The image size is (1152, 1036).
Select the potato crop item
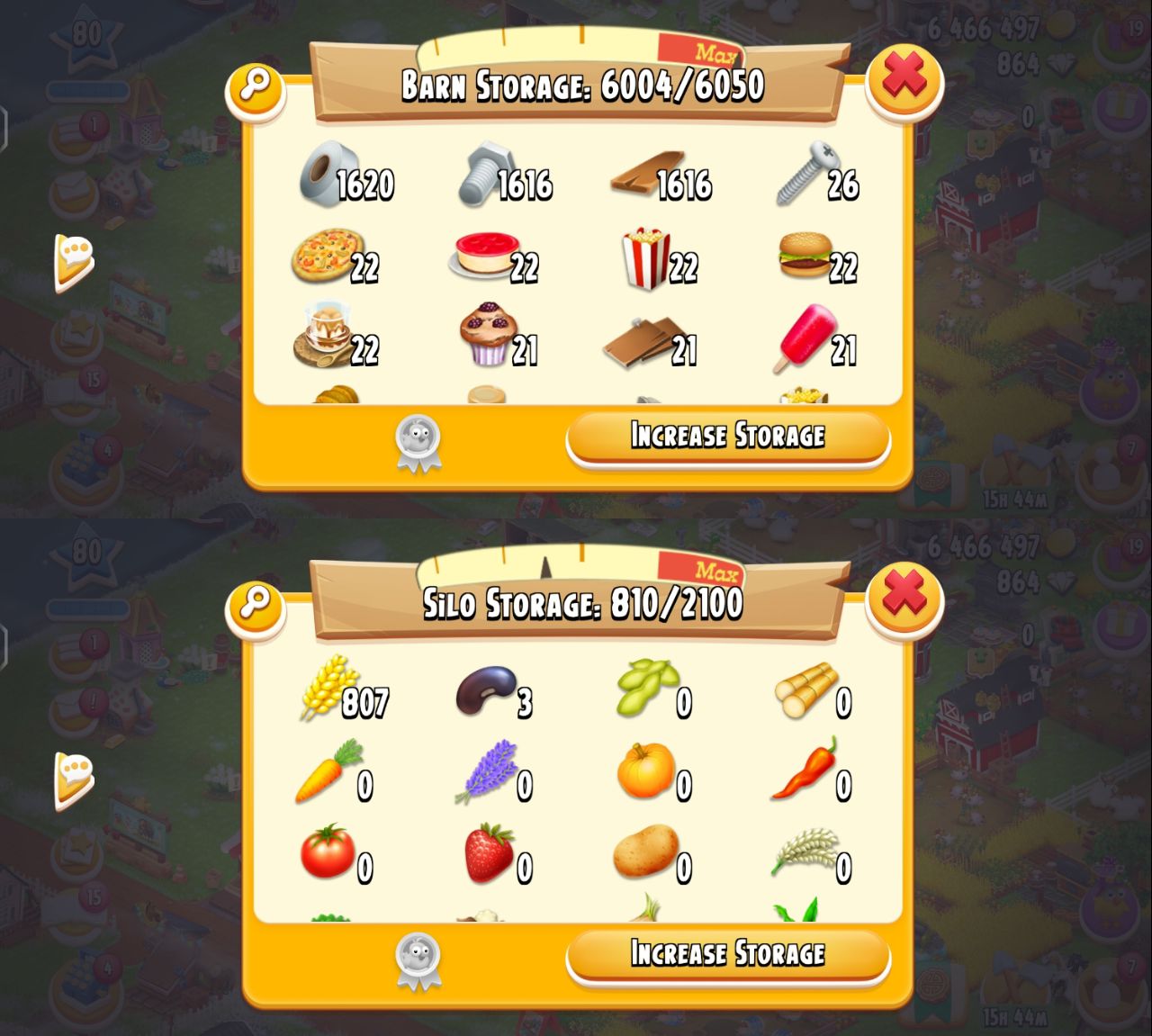click(x=644, y=851)
